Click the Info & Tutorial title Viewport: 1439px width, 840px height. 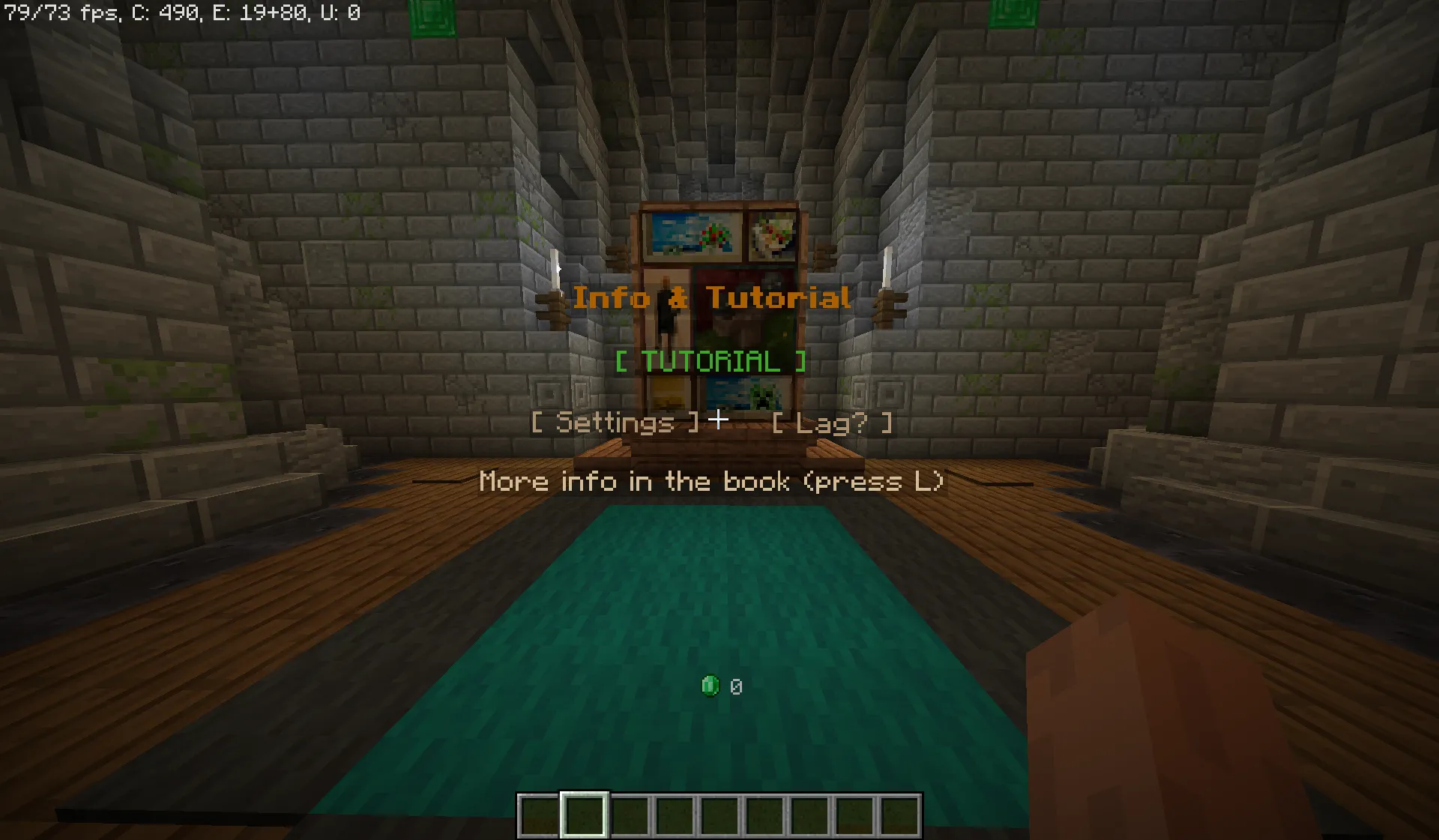tap(713, 297)
